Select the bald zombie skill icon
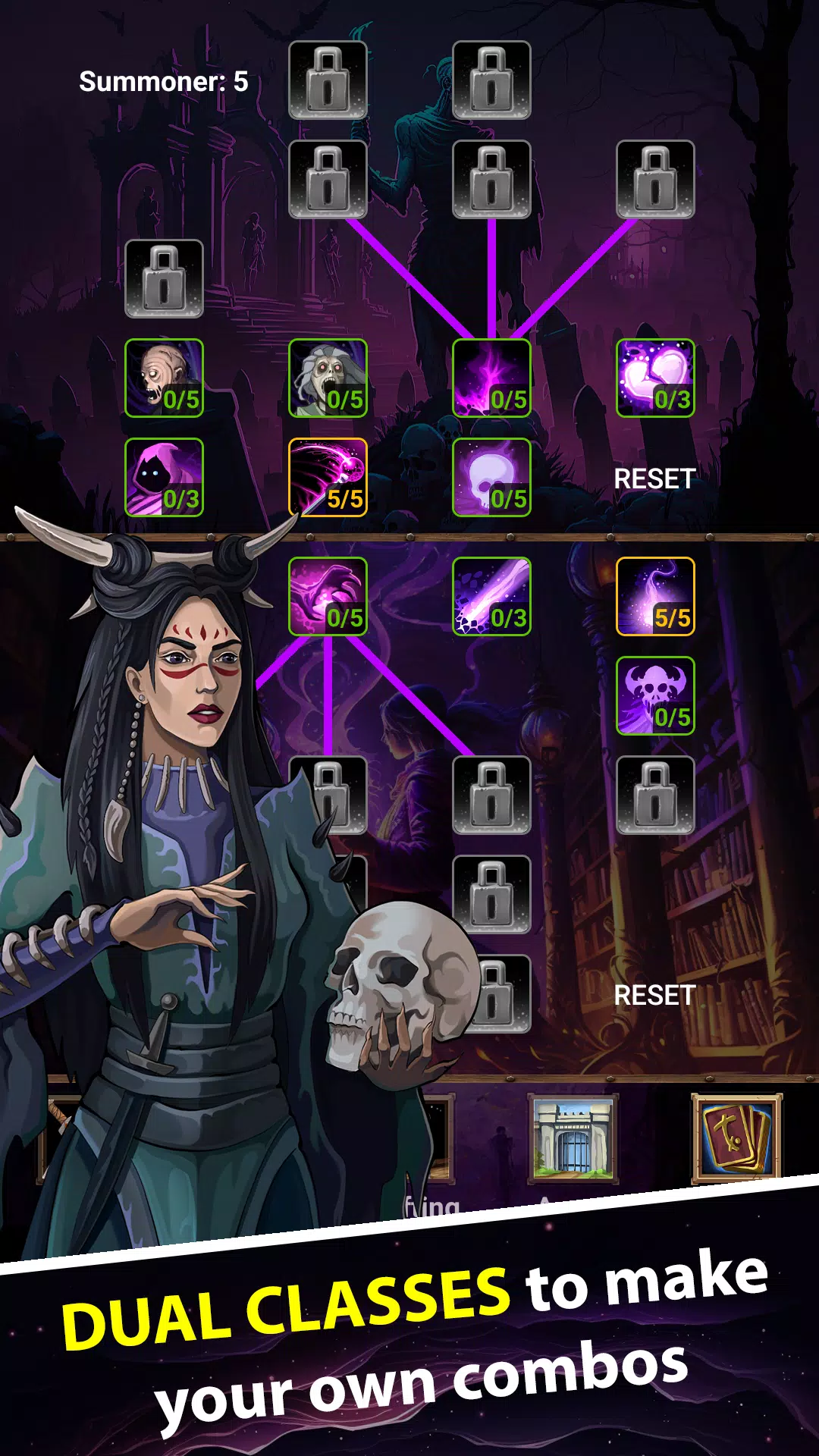The width and height of the screenshot is (819, 1456). tap(164, 378)
